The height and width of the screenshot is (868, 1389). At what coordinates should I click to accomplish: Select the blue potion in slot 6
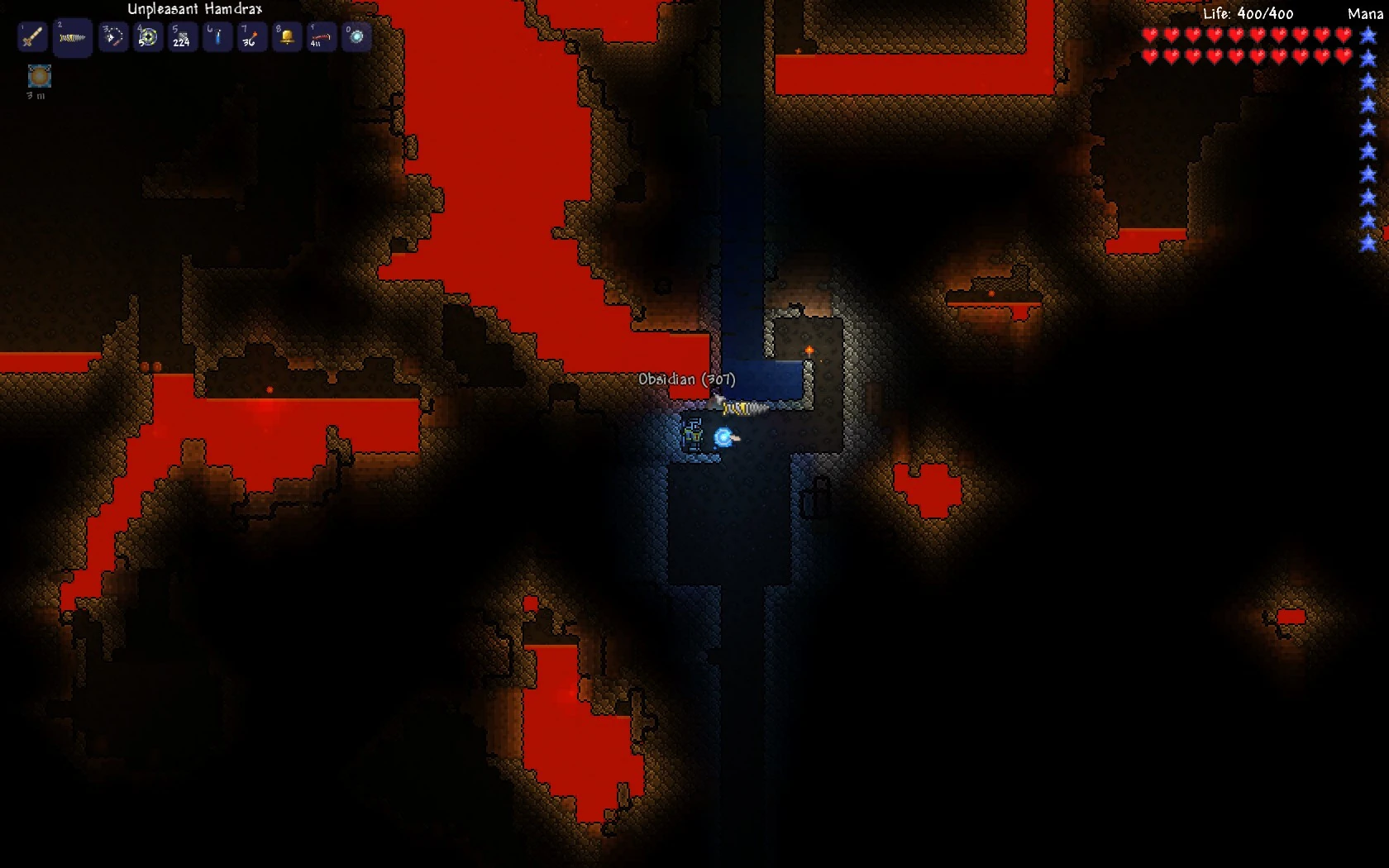217,36
